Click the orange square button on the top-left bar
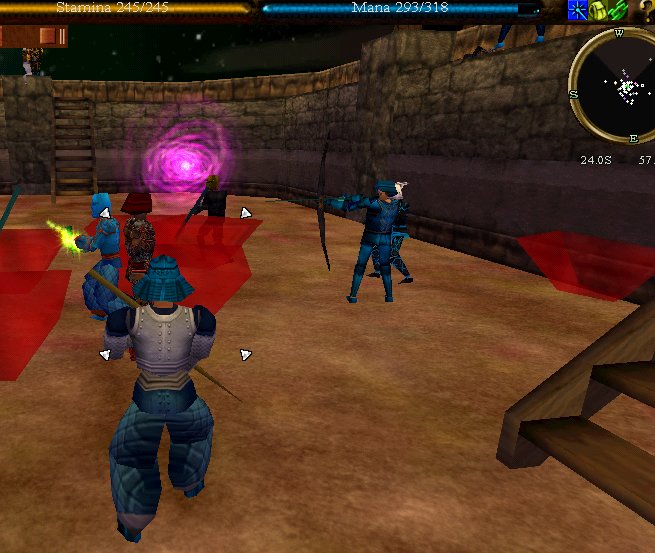The height and width of the screenshot is (553, 655). pyautogui.click(x=48, y=37)
